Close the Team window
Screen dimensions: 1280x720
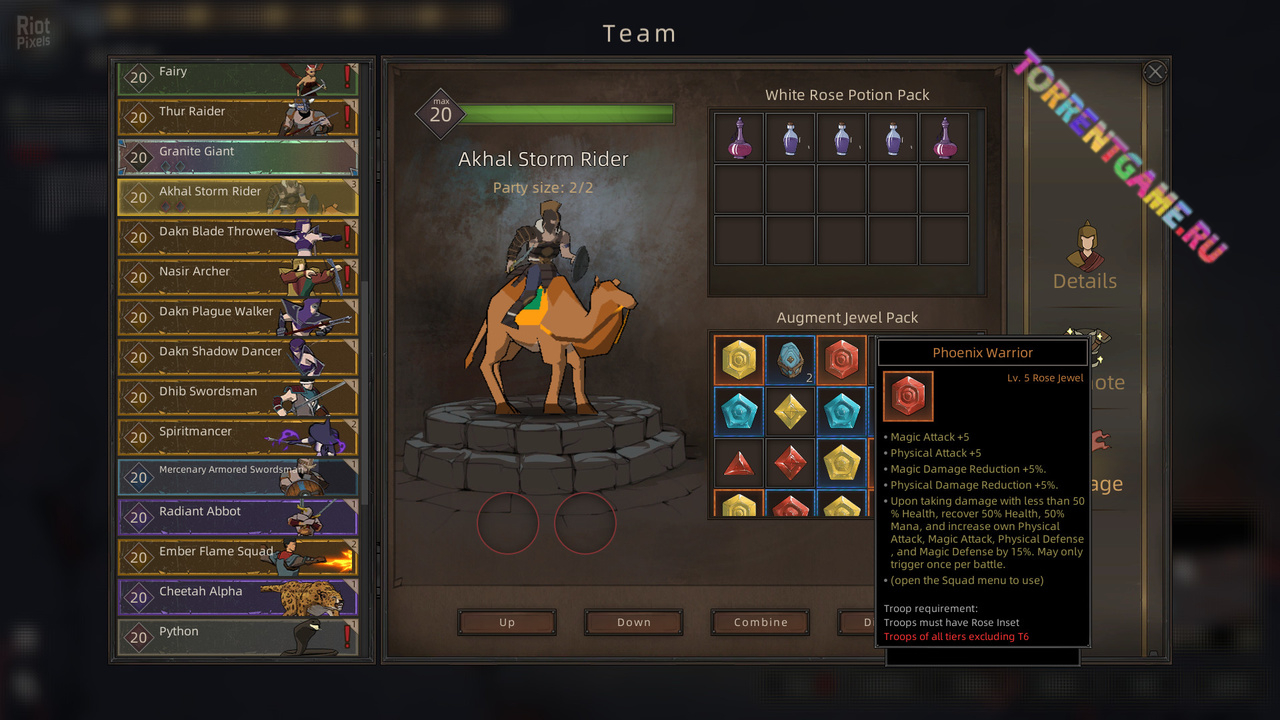coord(1155,72)
